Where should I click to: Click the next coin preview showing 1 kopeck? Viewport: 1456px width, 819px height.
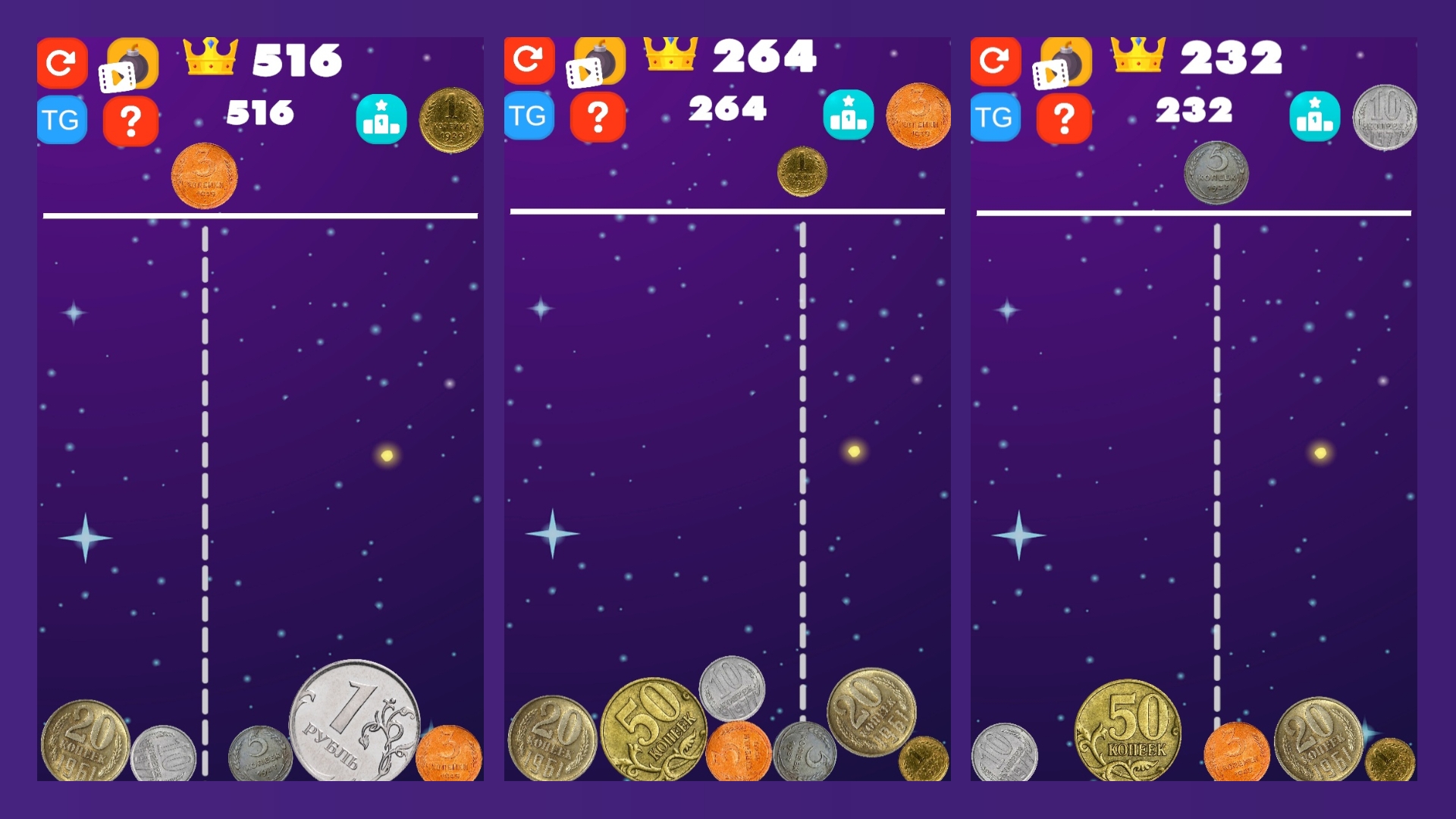[x=451, y=118]
